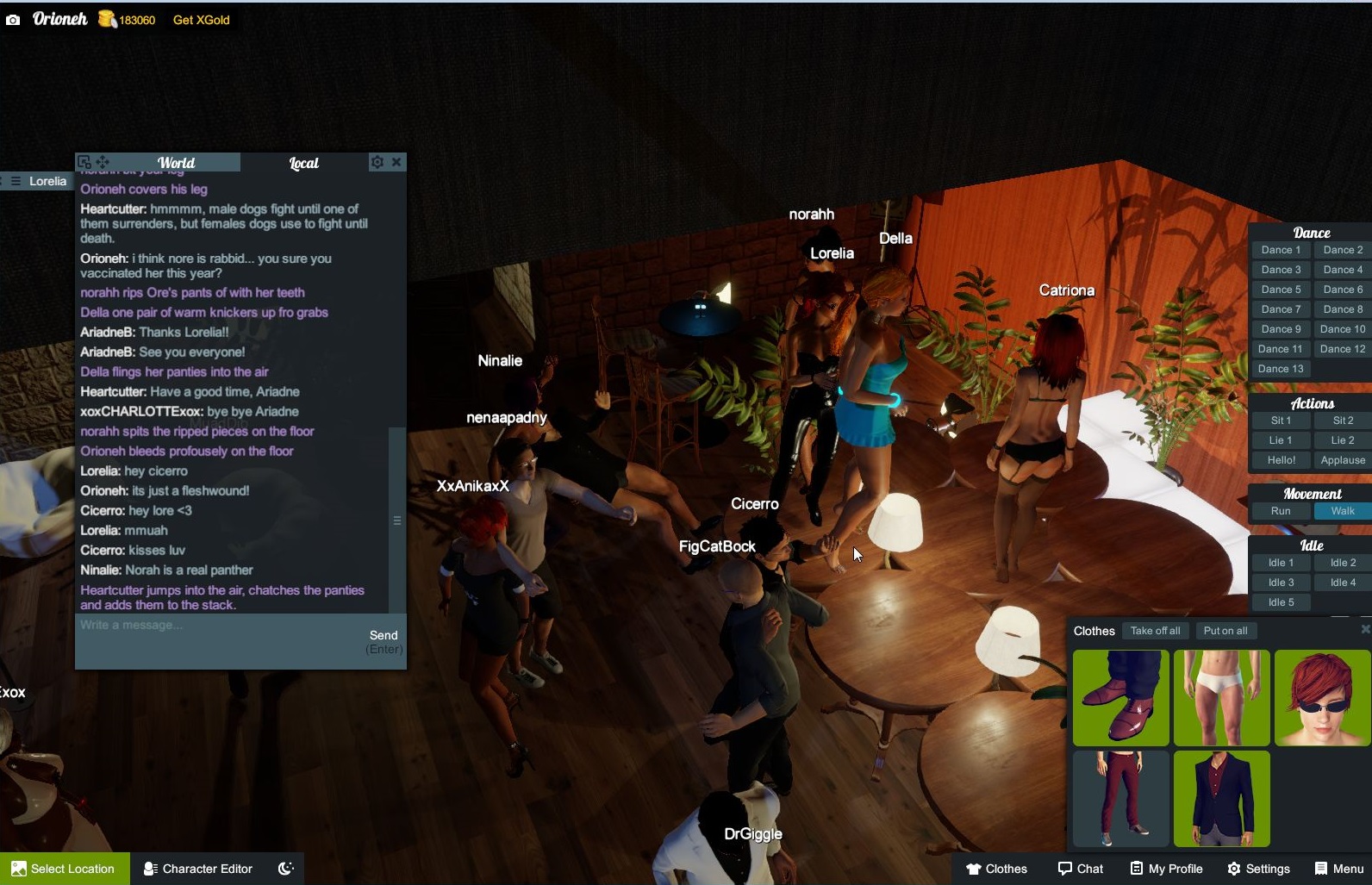Image resolution: width=1372 pixels, height=885 pixels.
Task: Open Chat using the speech bubble icon
Action: [x=1082, y=869]
